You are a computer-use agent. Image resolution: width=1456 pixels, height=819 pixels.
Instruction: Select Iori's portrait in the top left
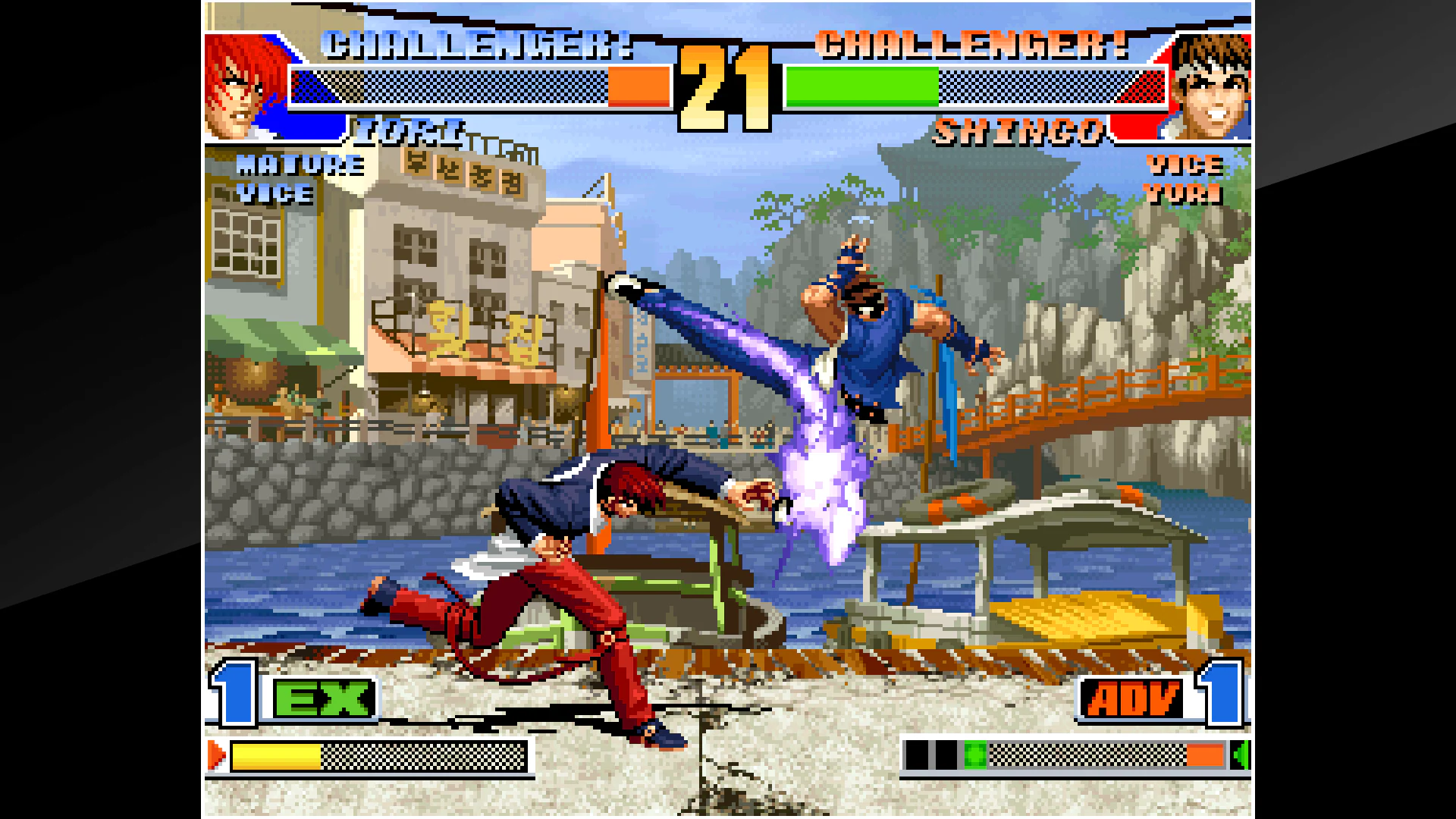[243, 83]
